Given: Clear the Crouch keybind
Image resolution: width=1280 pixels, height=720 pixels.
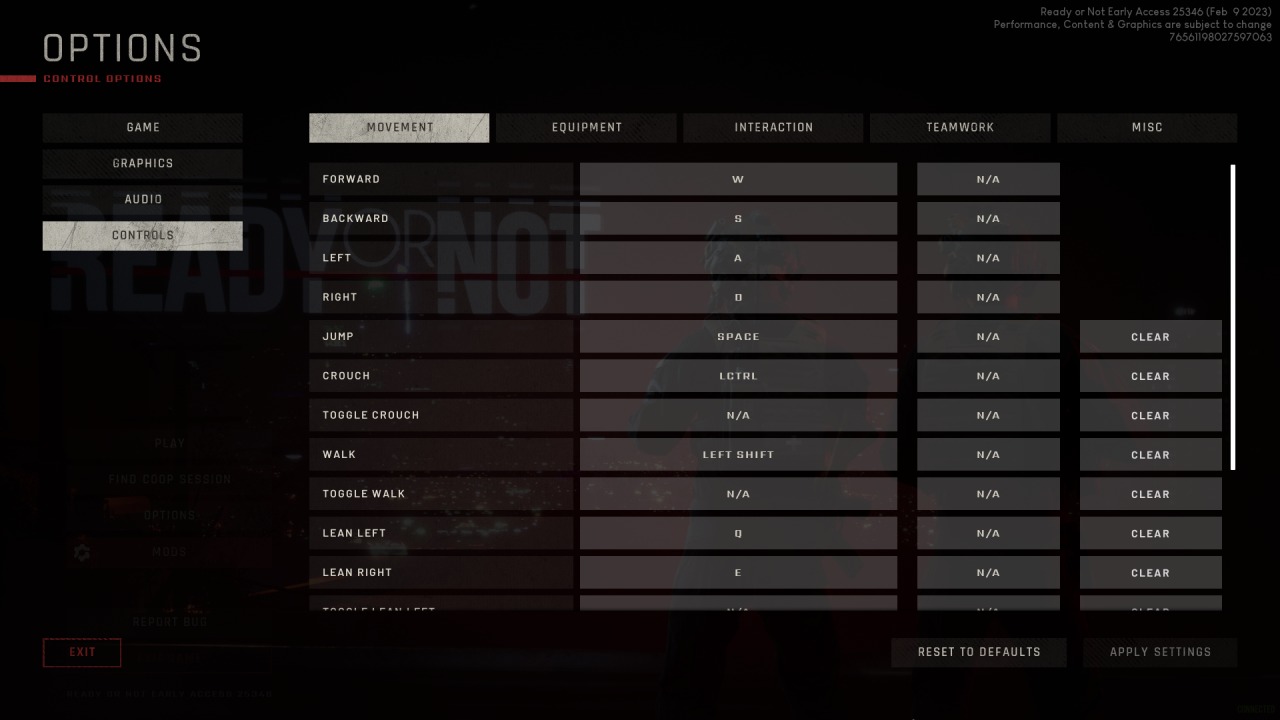Looking at the screenshot, I should pos(1150,375).
